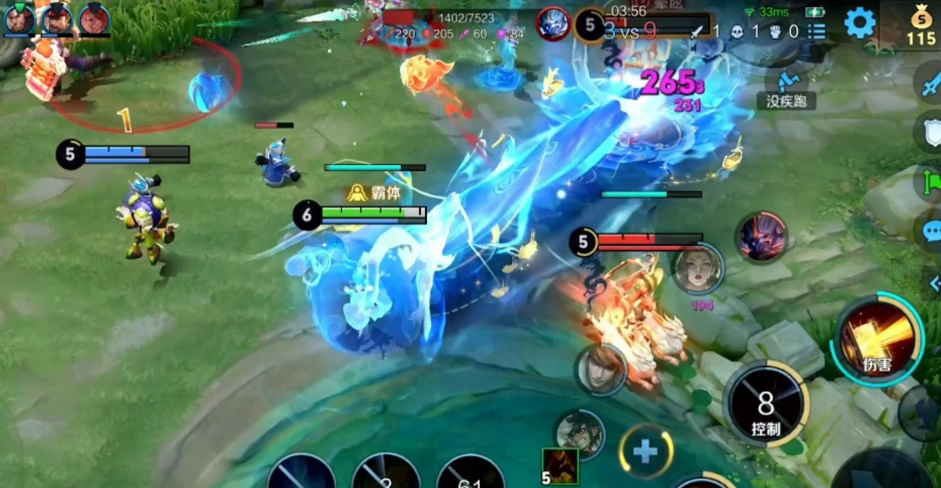Open the shop via the gold bag
The height and width of the screenshot is (488, 941).
click(x=921, y=25)
